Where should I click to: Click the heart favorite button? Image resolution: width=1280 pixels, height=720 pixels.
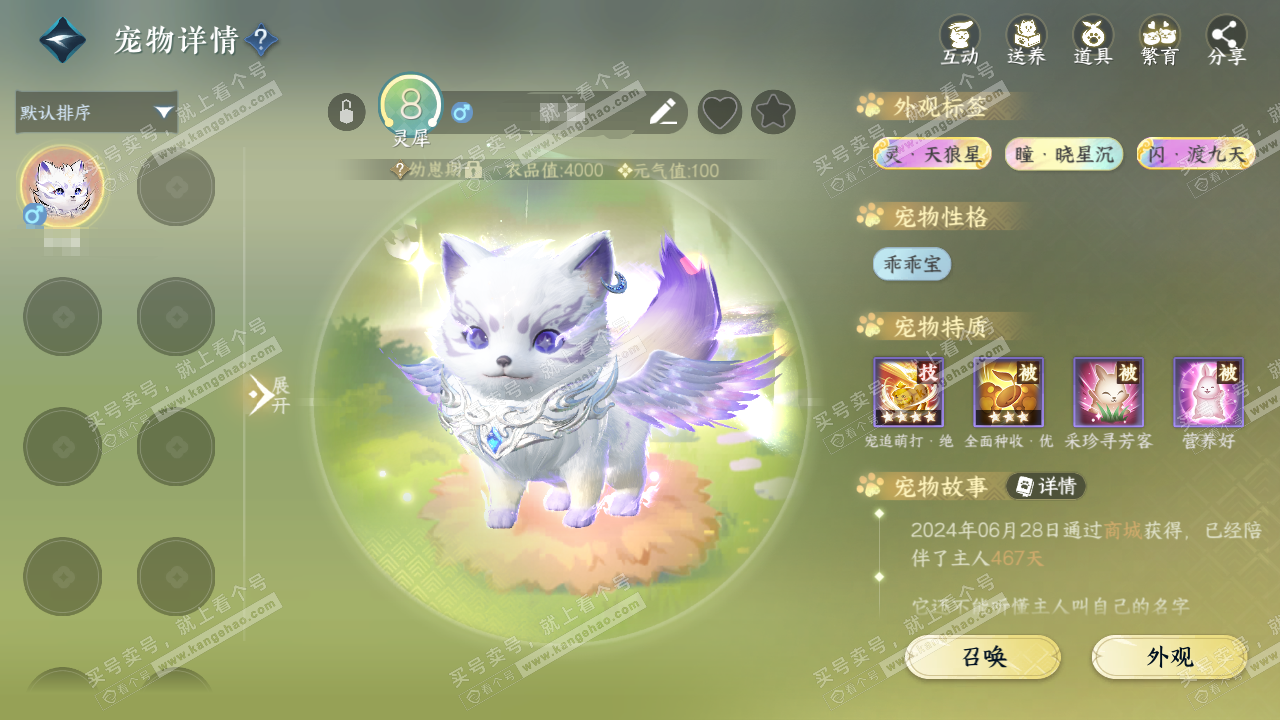[720, 112]
